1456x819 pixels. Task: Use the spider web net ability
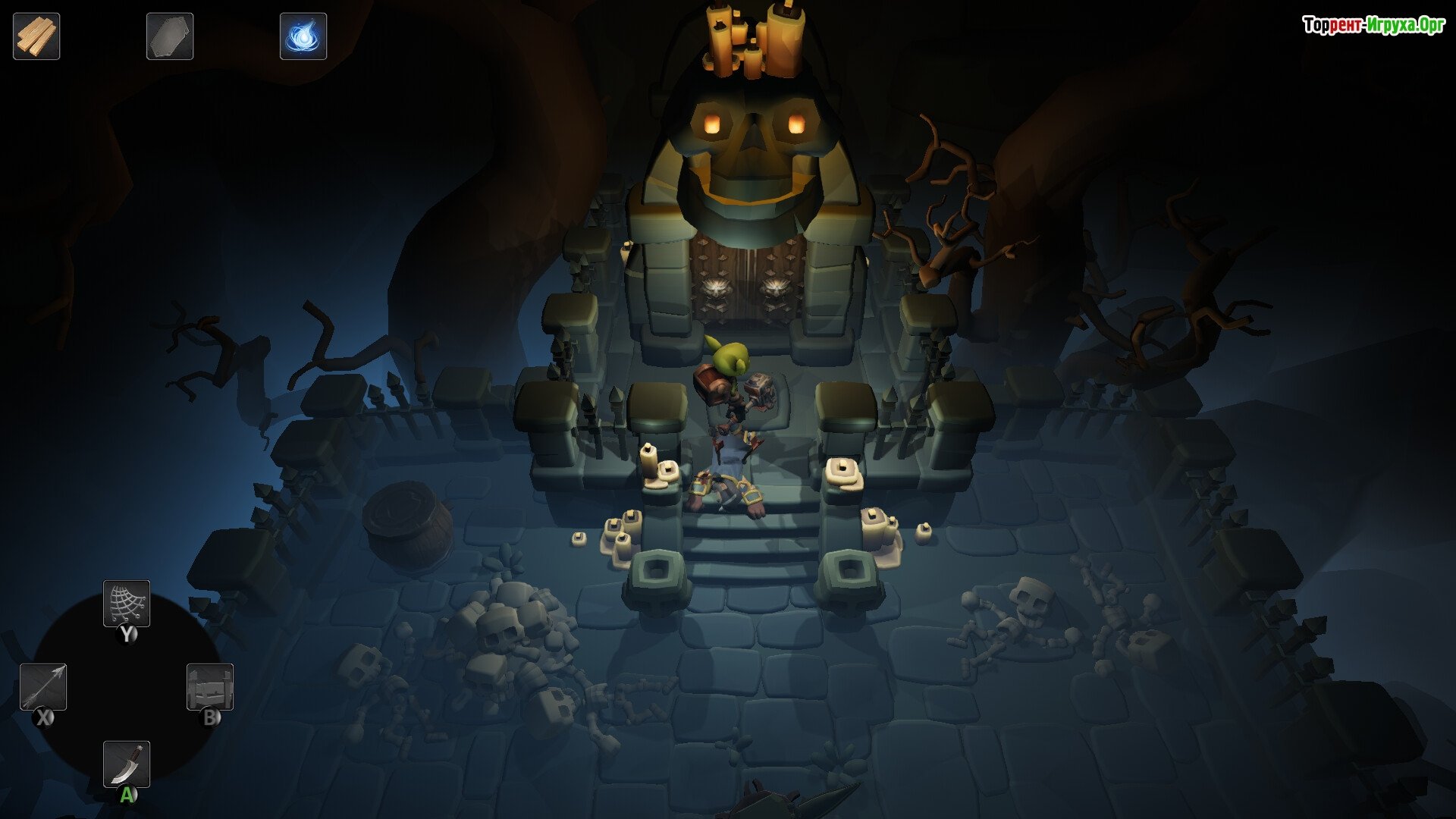[127, 604]
